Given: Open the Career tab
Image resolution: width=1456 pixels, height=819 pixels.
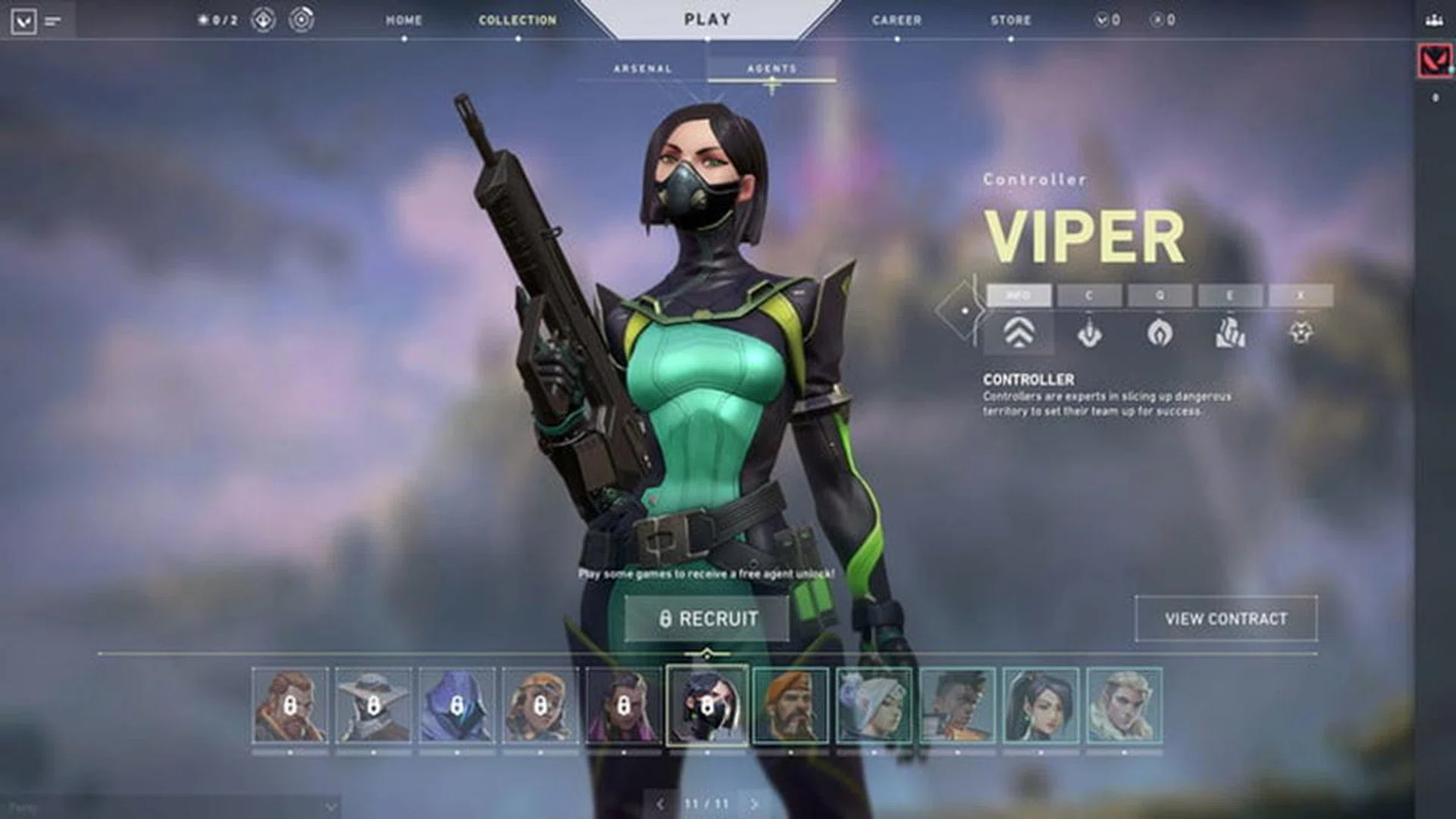Looking at the screenshot, I should 896,20.
